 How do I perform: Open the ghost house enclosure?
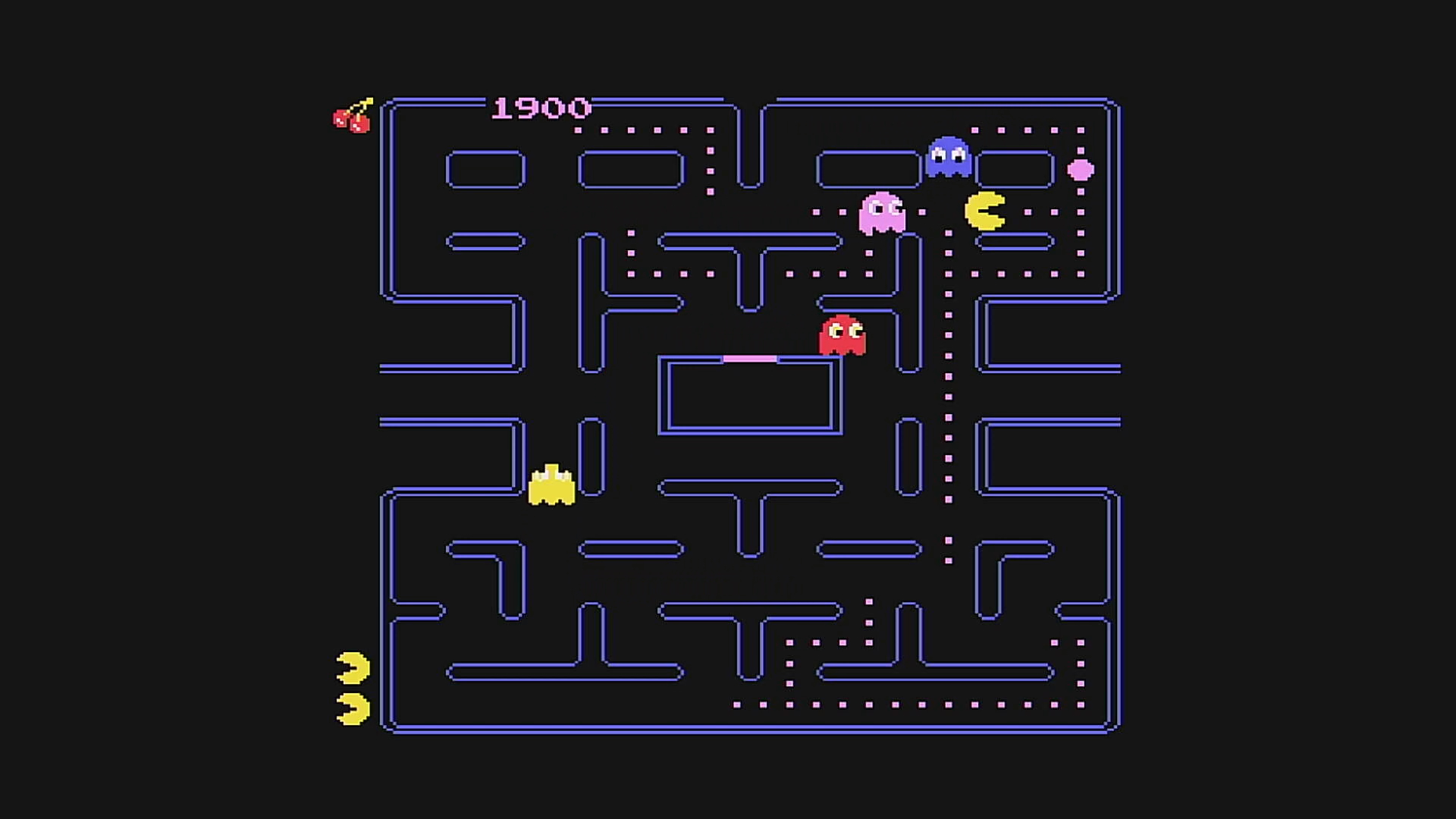pos(751,394)
